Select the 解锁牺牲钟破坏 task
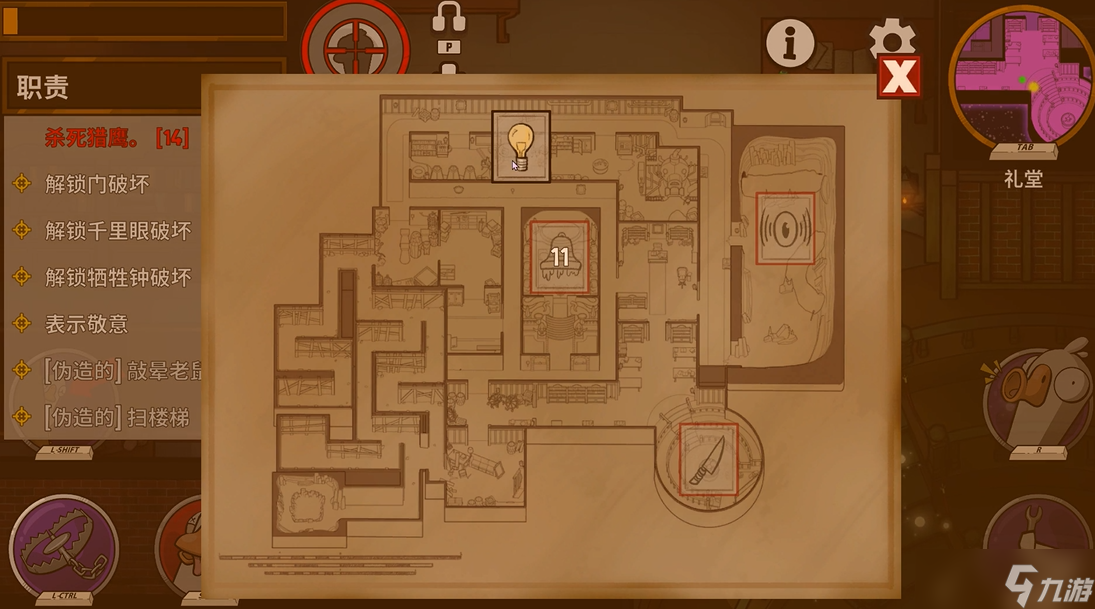The width and height of the screenshot is (1095, 609). tap(117, 278)
